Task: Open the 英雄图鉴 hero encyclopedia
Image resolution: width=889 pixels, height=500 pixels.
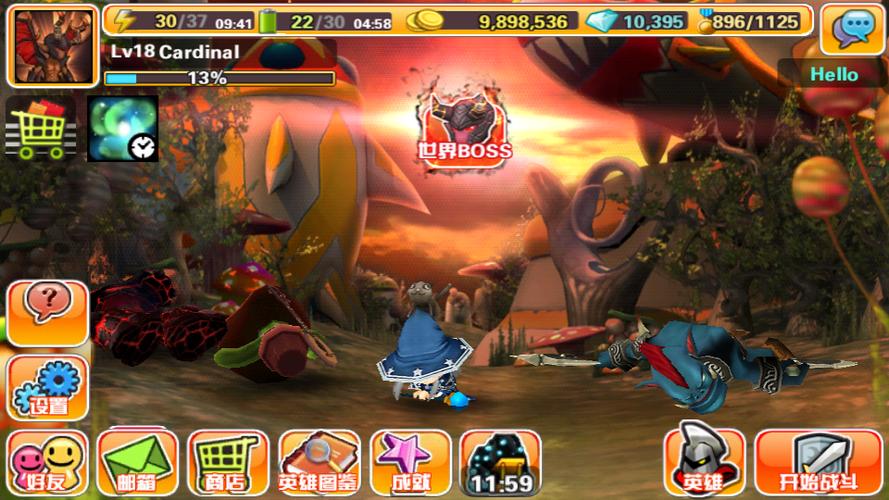Action: [319, 463]
